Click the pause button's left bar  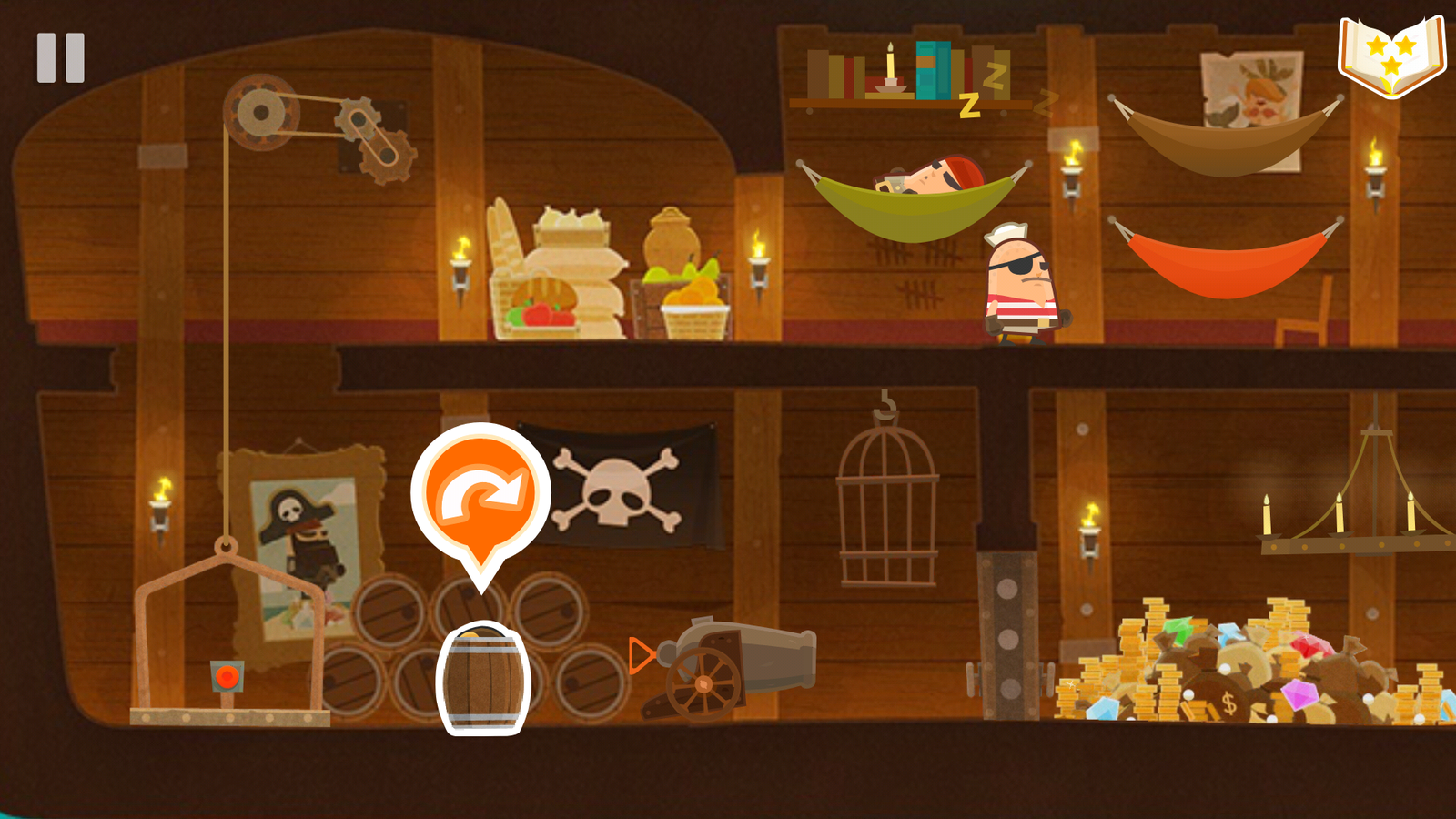pyautogui.click(x=45, y=56)
